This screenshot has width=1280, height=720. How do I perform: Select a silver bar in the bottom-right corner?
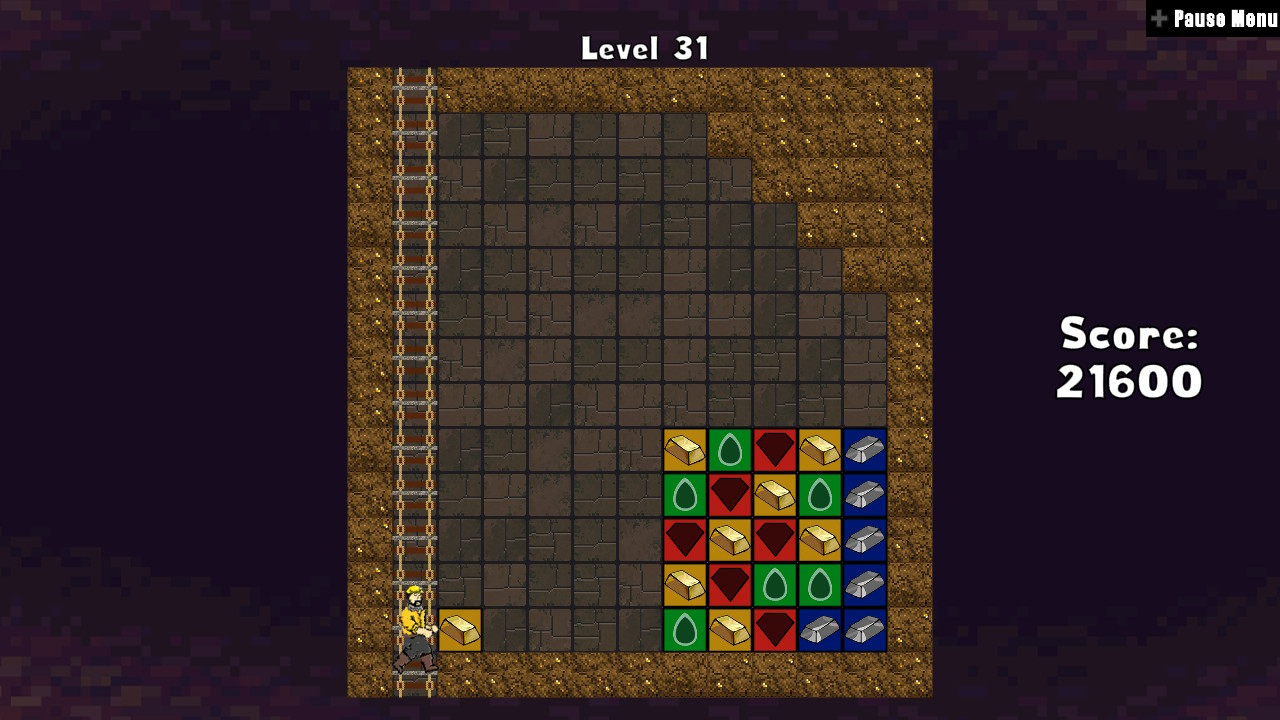[x=864, y=628]
